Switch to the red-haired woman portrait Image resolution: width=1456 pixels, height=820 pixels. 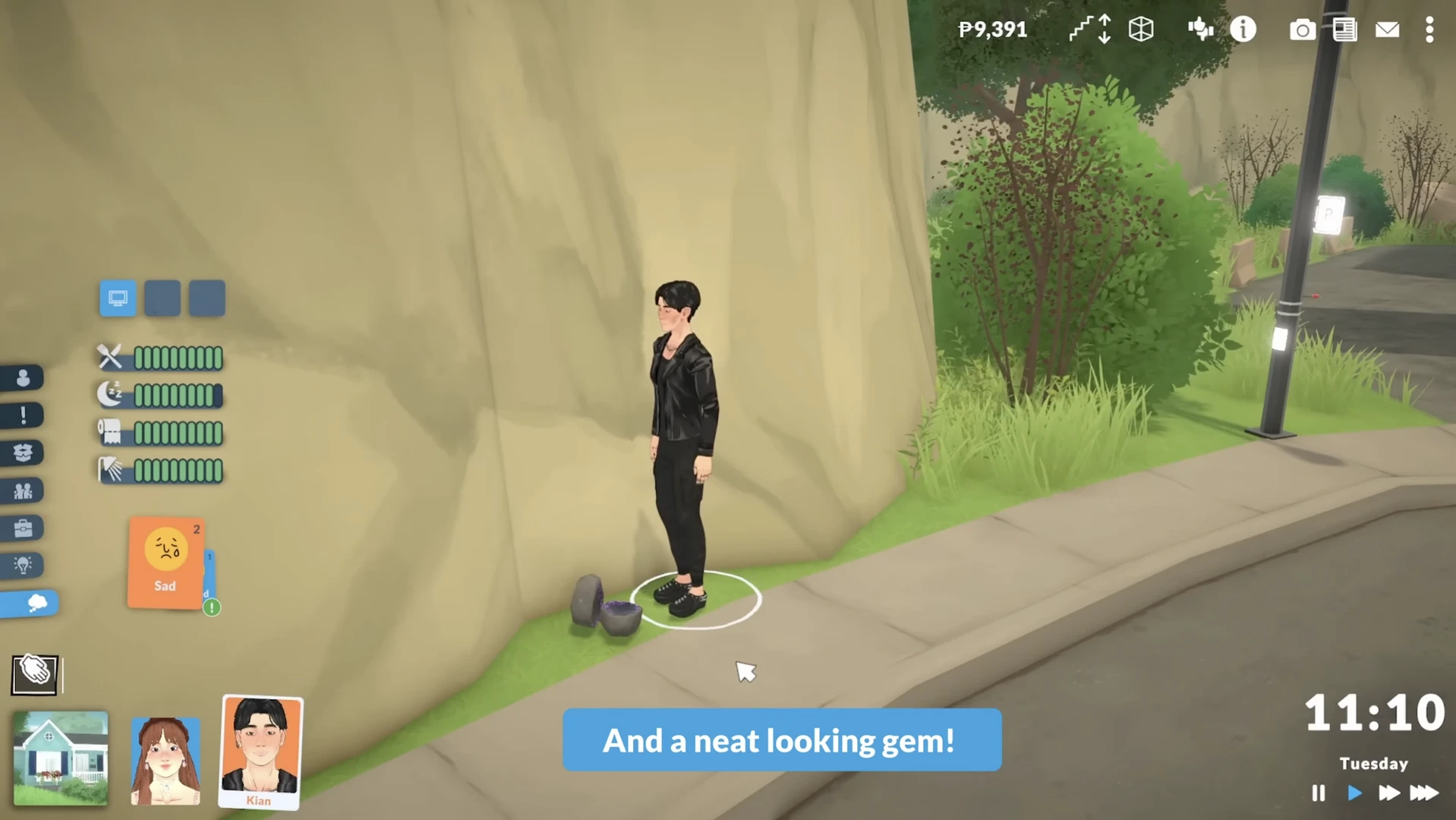[x=165, y=760]
